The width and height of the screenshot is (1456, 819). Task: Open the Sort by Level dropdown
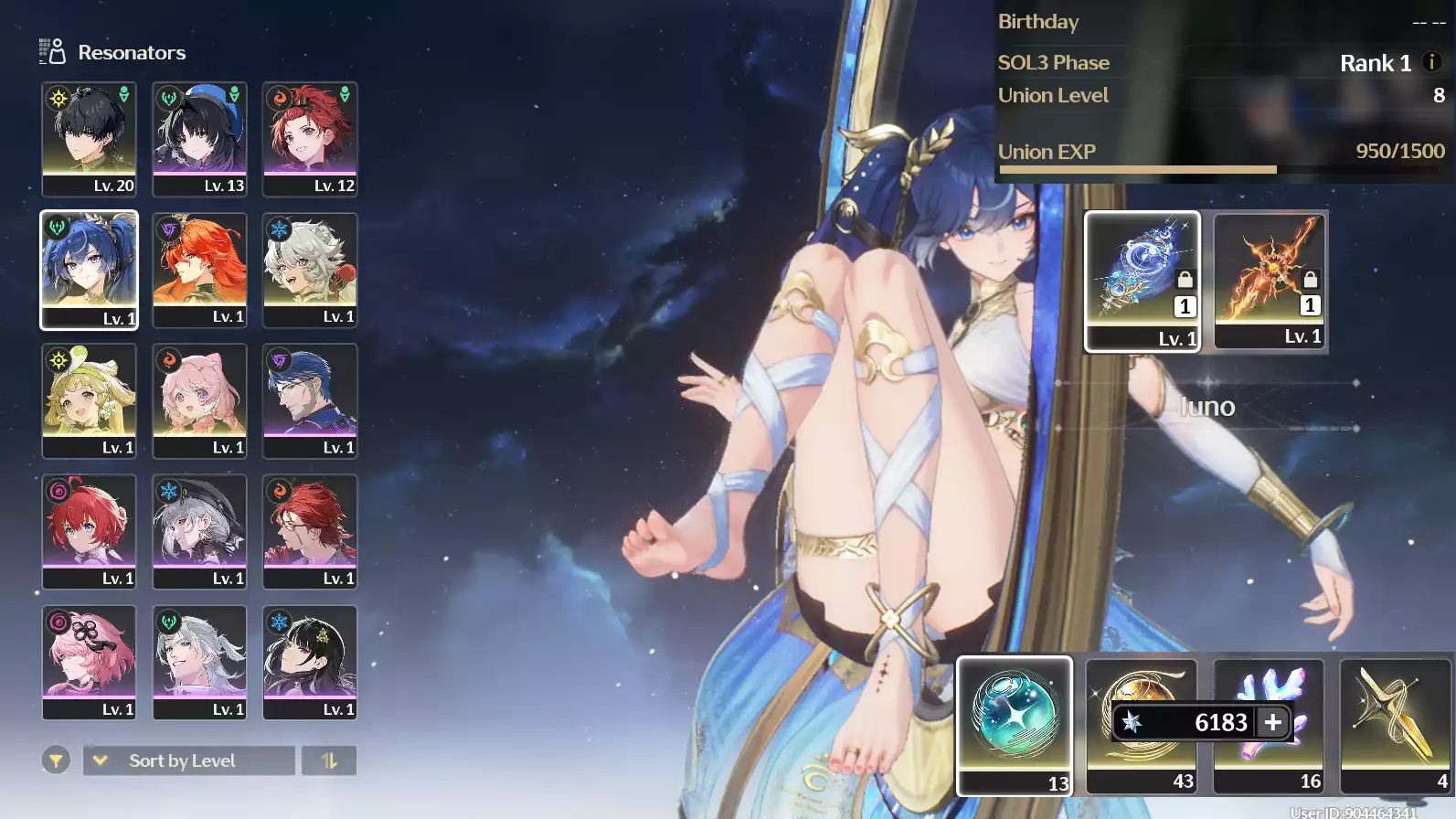[189, 760]
